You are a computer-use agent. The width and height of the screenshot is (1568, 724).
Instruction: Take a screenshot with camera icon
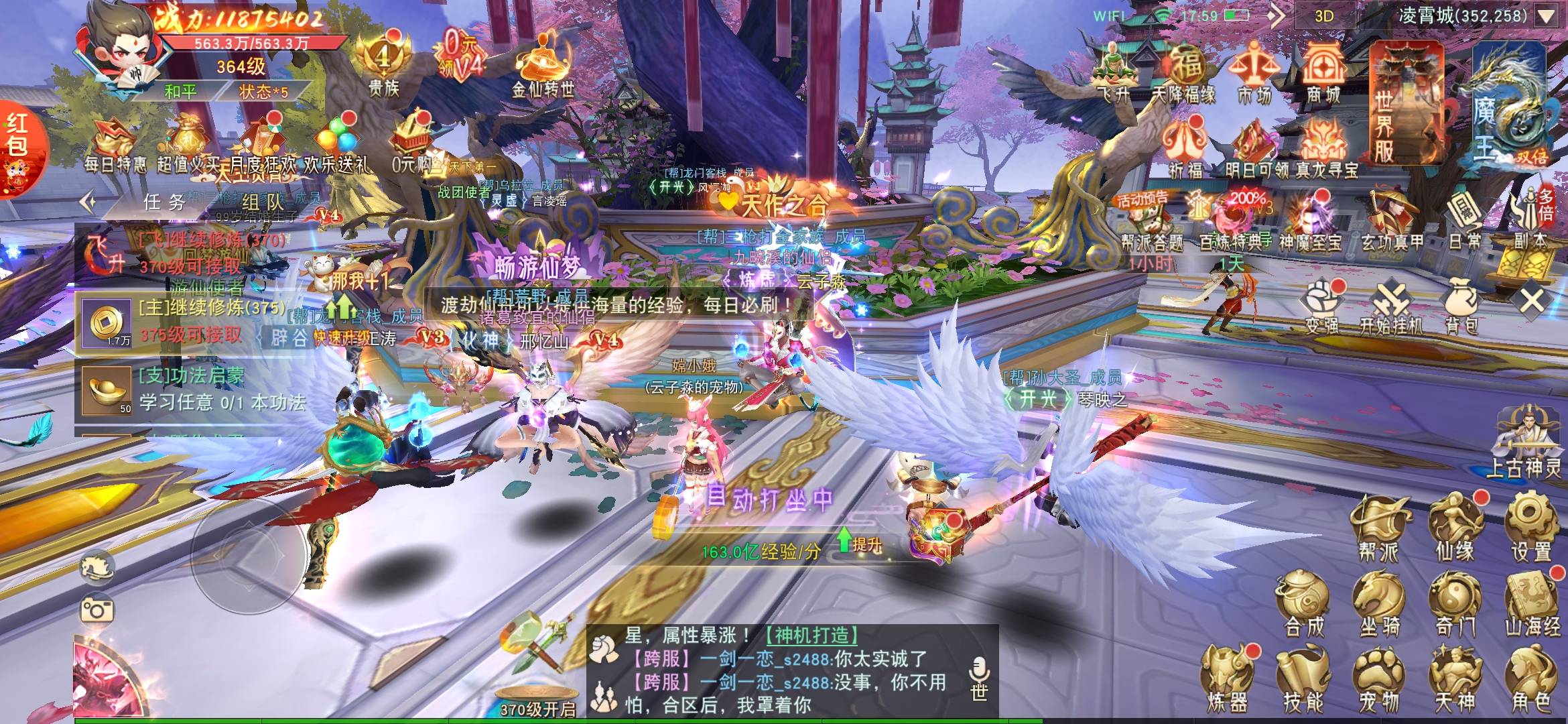(x=97, y=609)
